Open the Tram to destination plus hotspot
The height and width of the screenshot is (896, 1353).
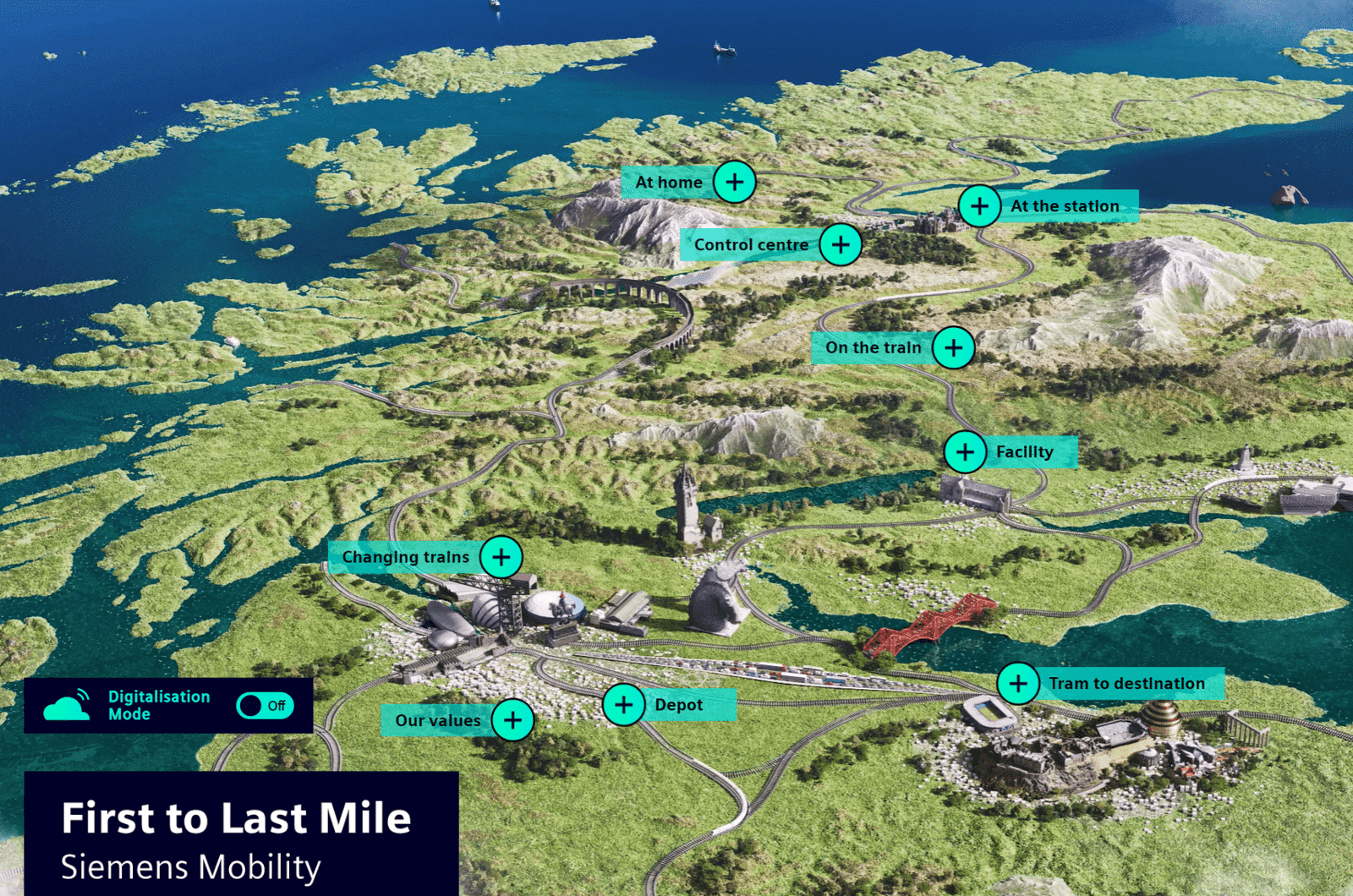pyautogui.click(x=1019, y=682)
